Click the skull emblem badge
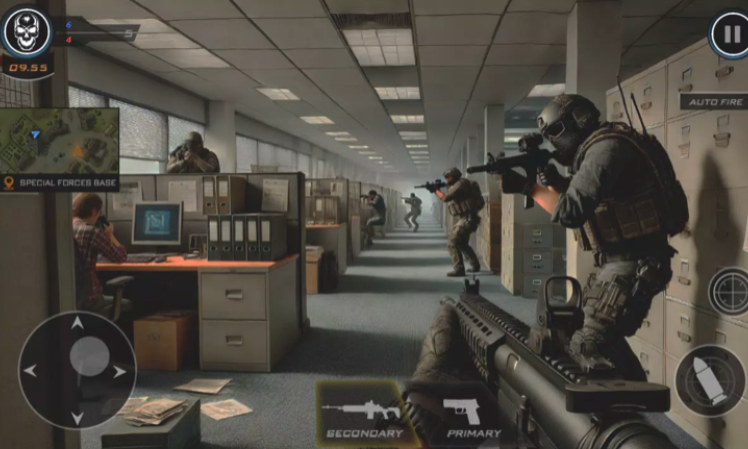The height and width of the screenshot is (449, 748). pos(27,32)
